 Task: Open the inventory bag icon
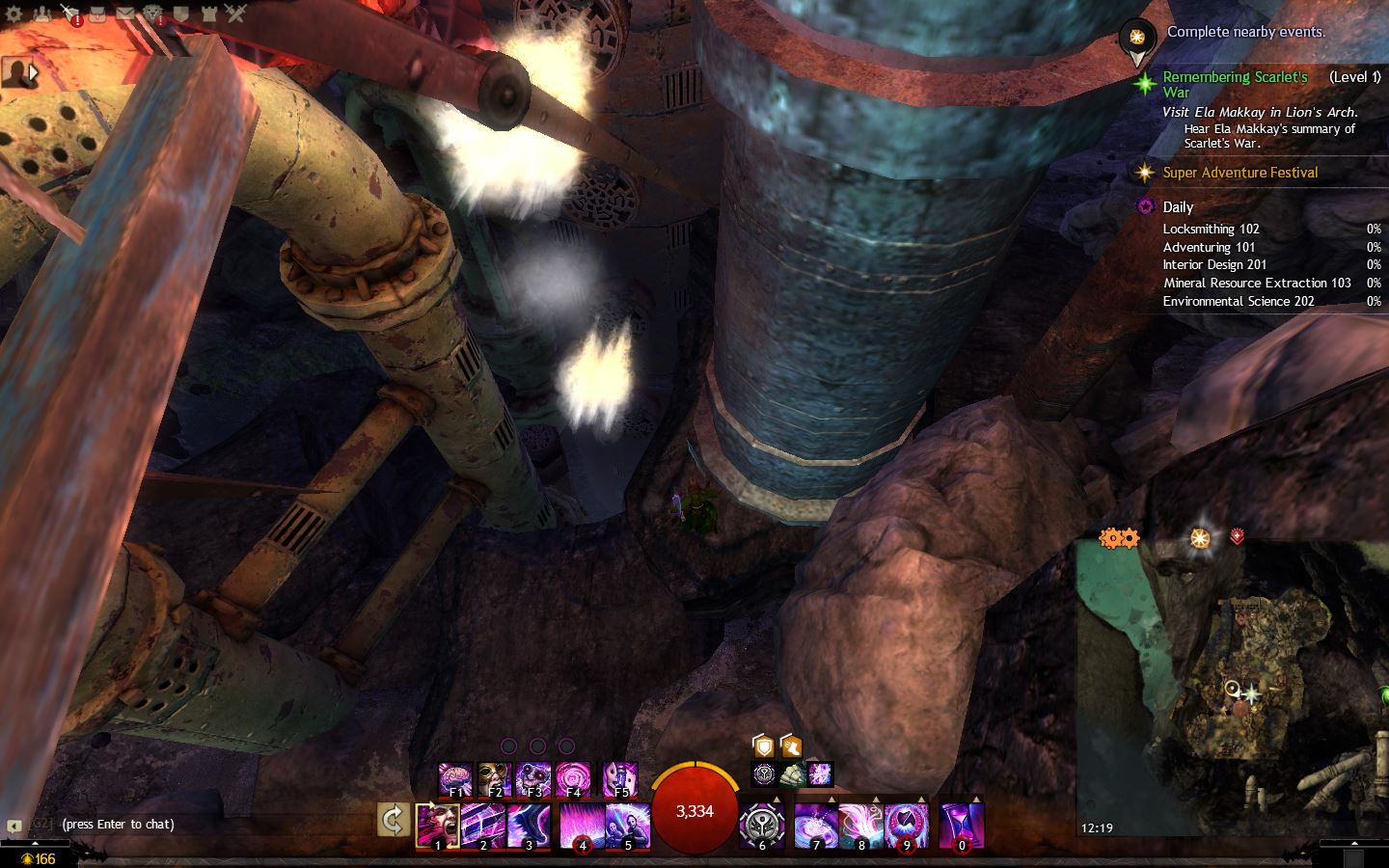pyautogui.click(x=97, y=14)
